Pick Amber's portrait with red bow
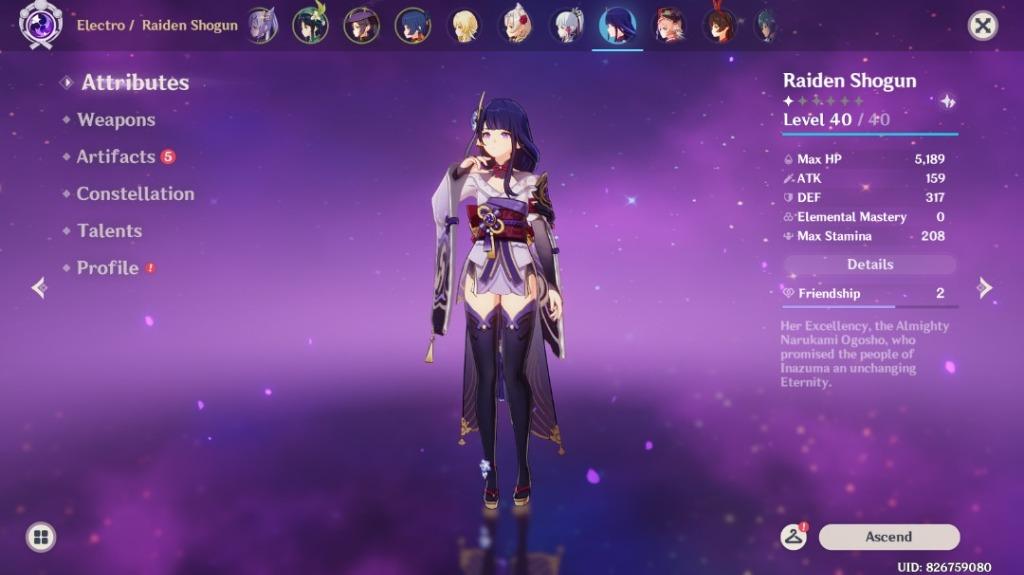The image size is (1024, 575). (717, 25)
